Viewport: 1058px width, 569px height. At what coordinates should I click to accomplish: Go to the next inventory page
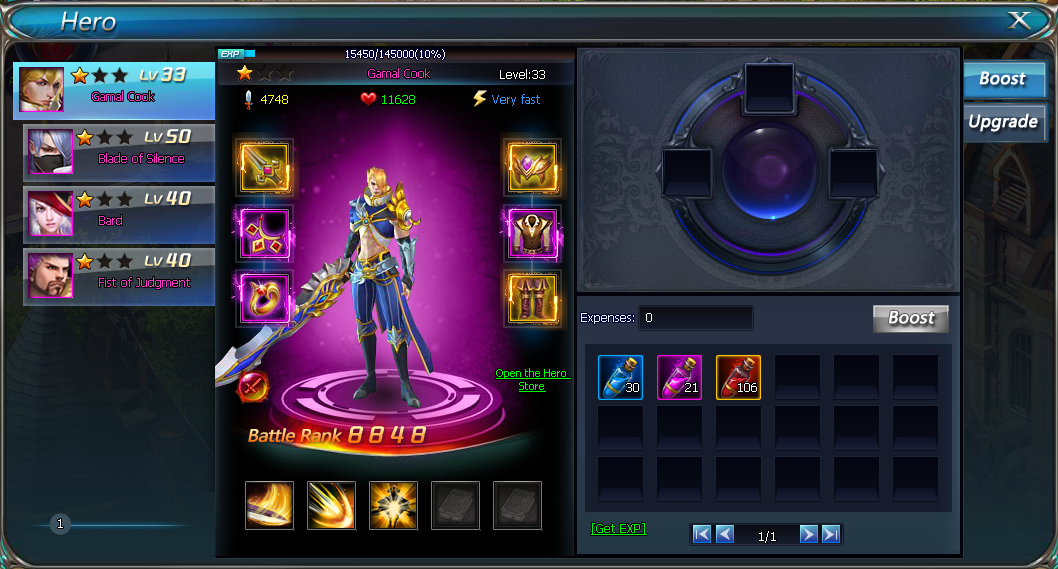808,535
